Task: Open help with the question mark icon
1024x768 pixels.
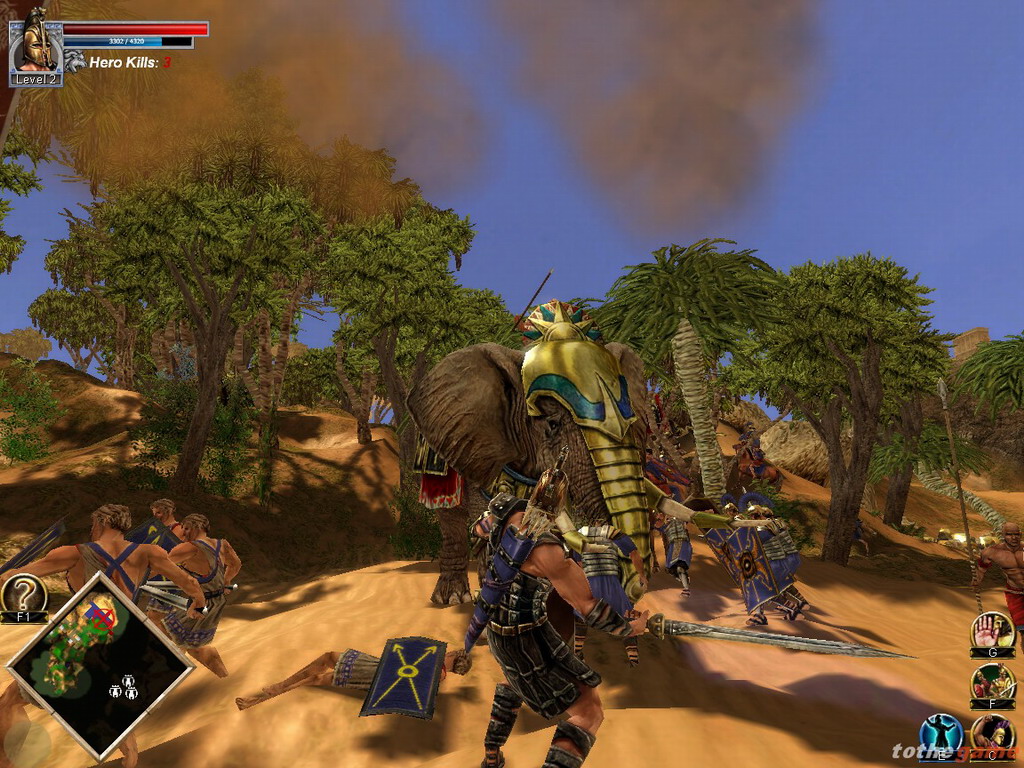Action: (x=23, y=595)
